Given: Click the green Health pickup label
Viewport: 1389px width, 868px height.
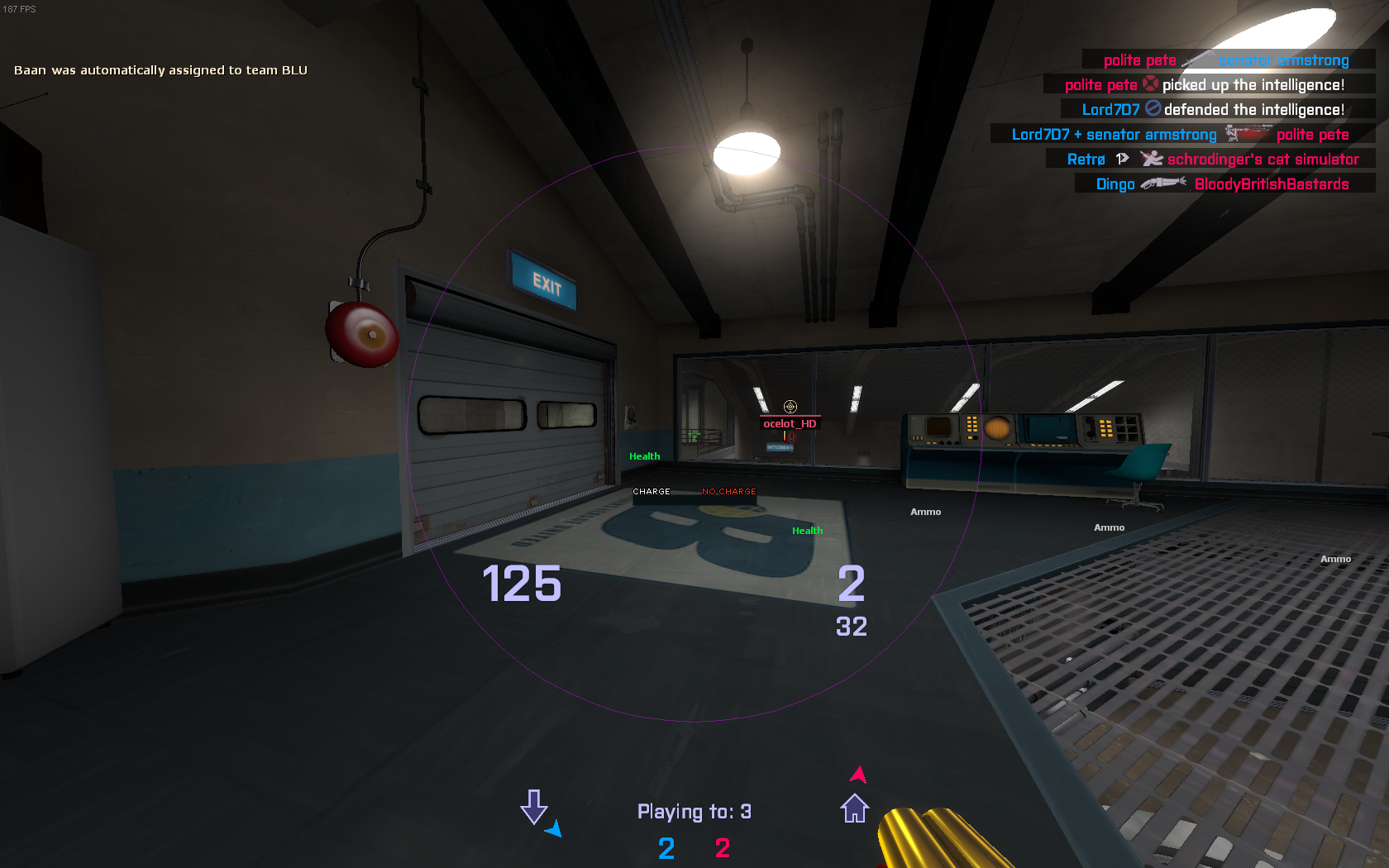Looking at the screenshot, I should tap(643, 455).
